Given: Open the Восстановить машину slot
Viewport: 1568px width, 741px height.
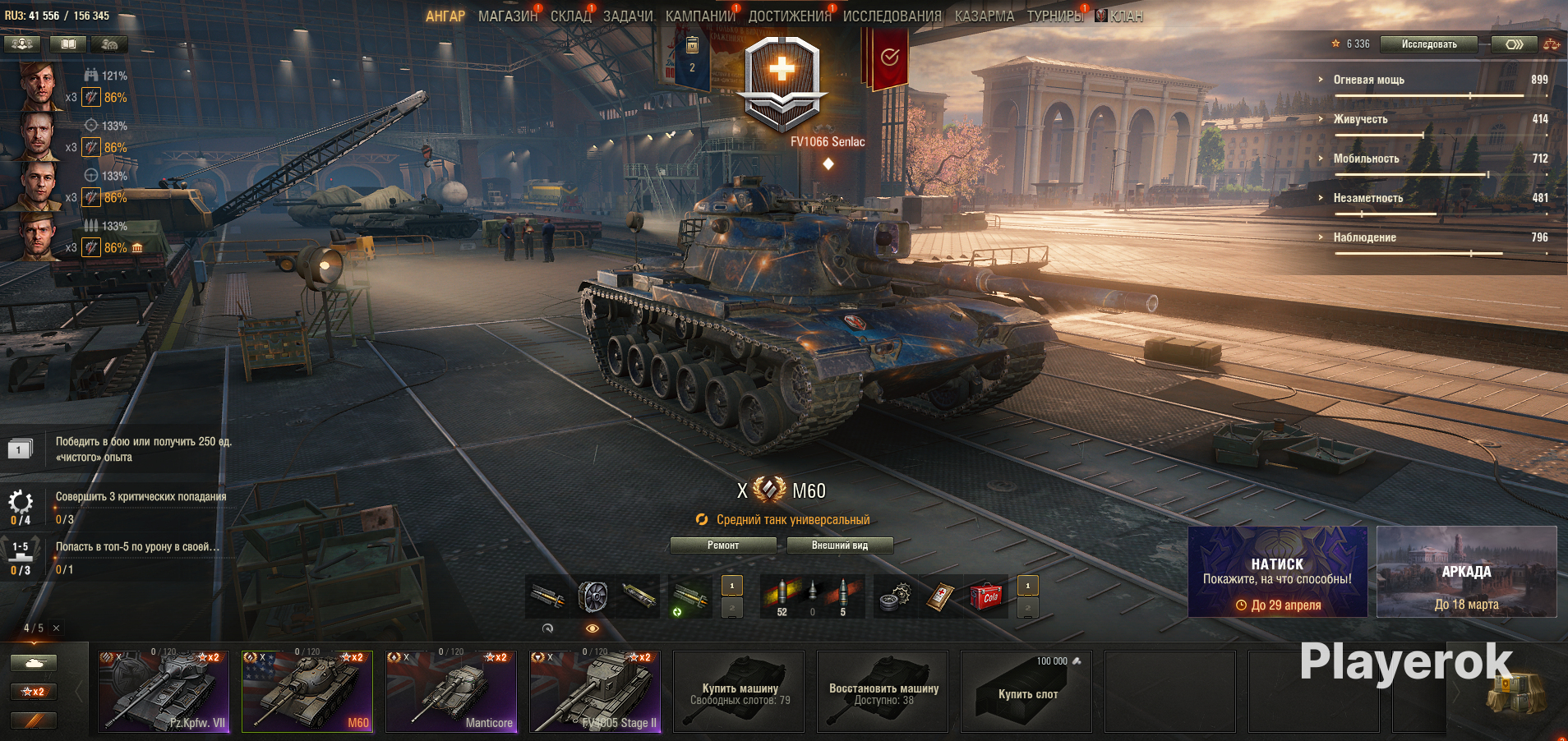Looking at the screenshot, I should point(883,691).
